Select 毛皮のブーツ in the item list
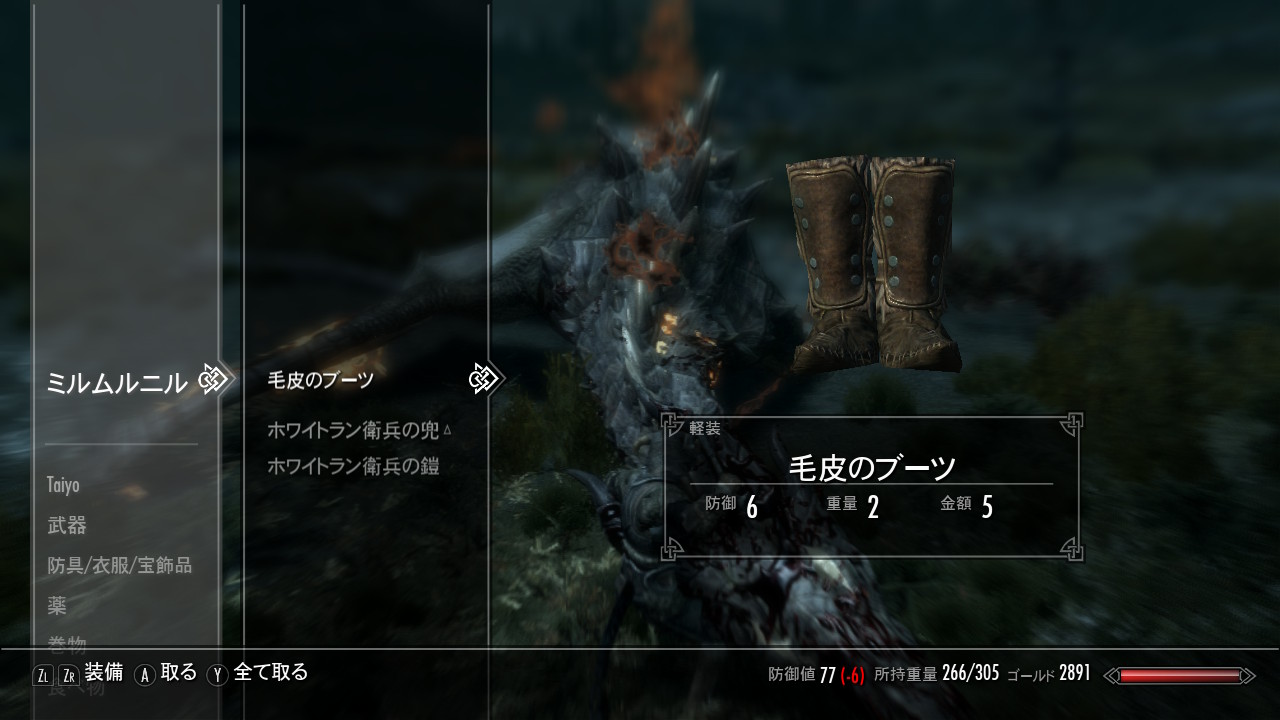Viewport: 1280px width, 720px height. point(321,380)
